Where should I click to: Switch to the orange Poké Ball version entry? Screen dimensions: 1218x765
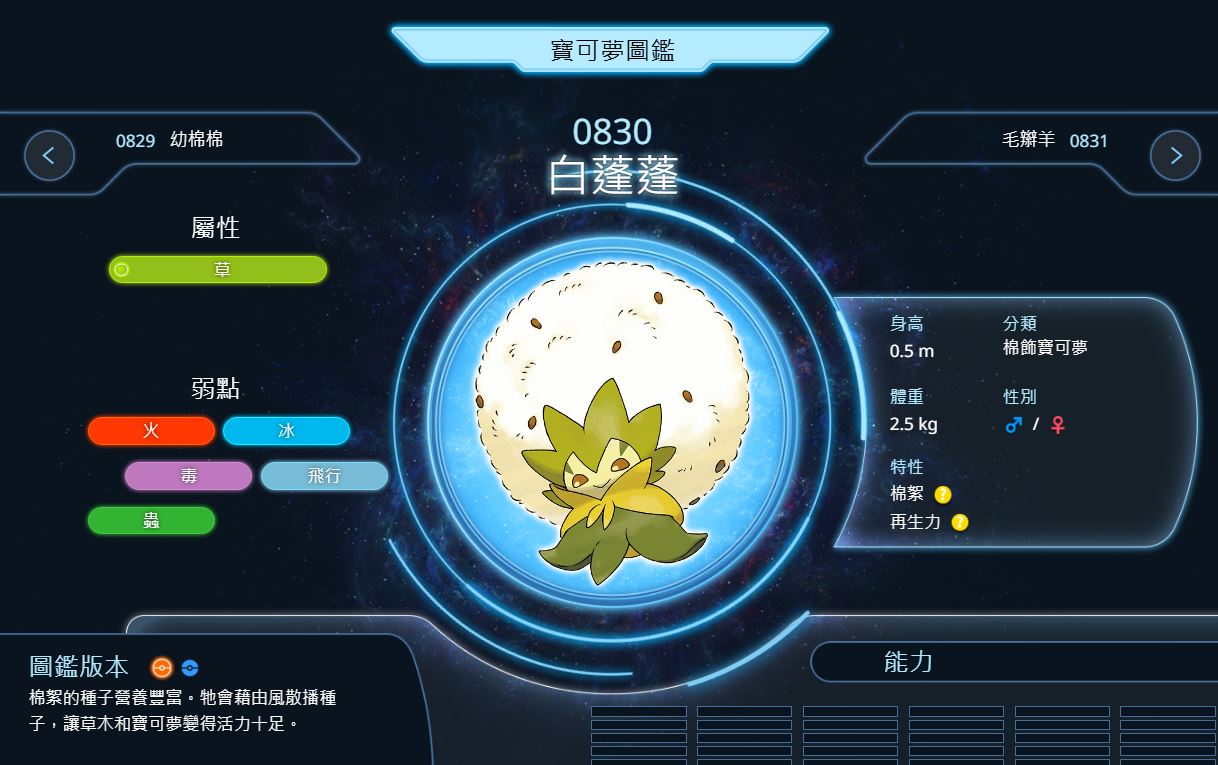tap(162, 668)
